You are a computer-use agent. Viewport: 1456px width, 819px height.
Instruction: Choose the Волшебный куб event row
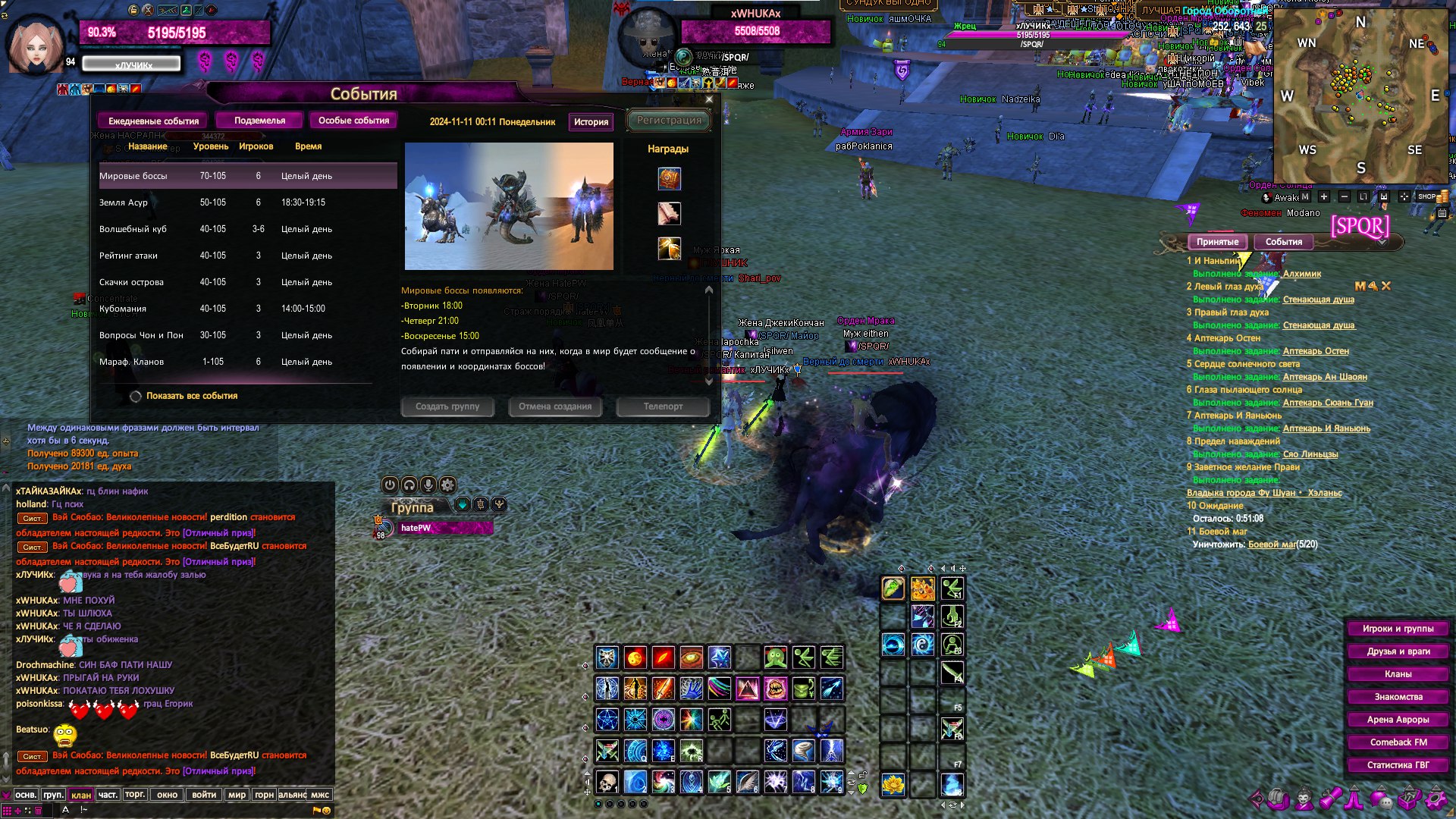(x=247, y=229)
